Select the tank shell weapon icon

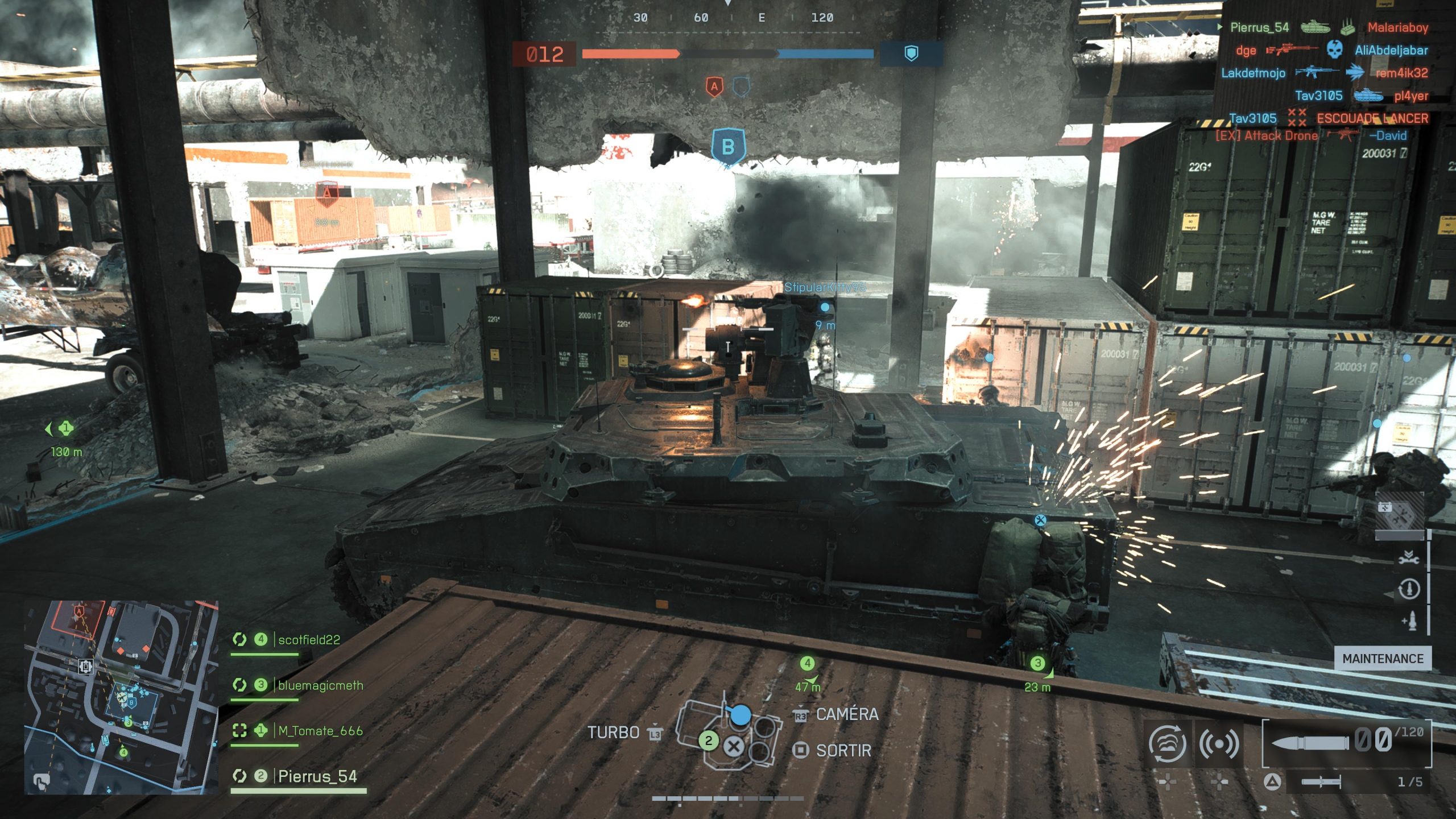(1310, 742)
